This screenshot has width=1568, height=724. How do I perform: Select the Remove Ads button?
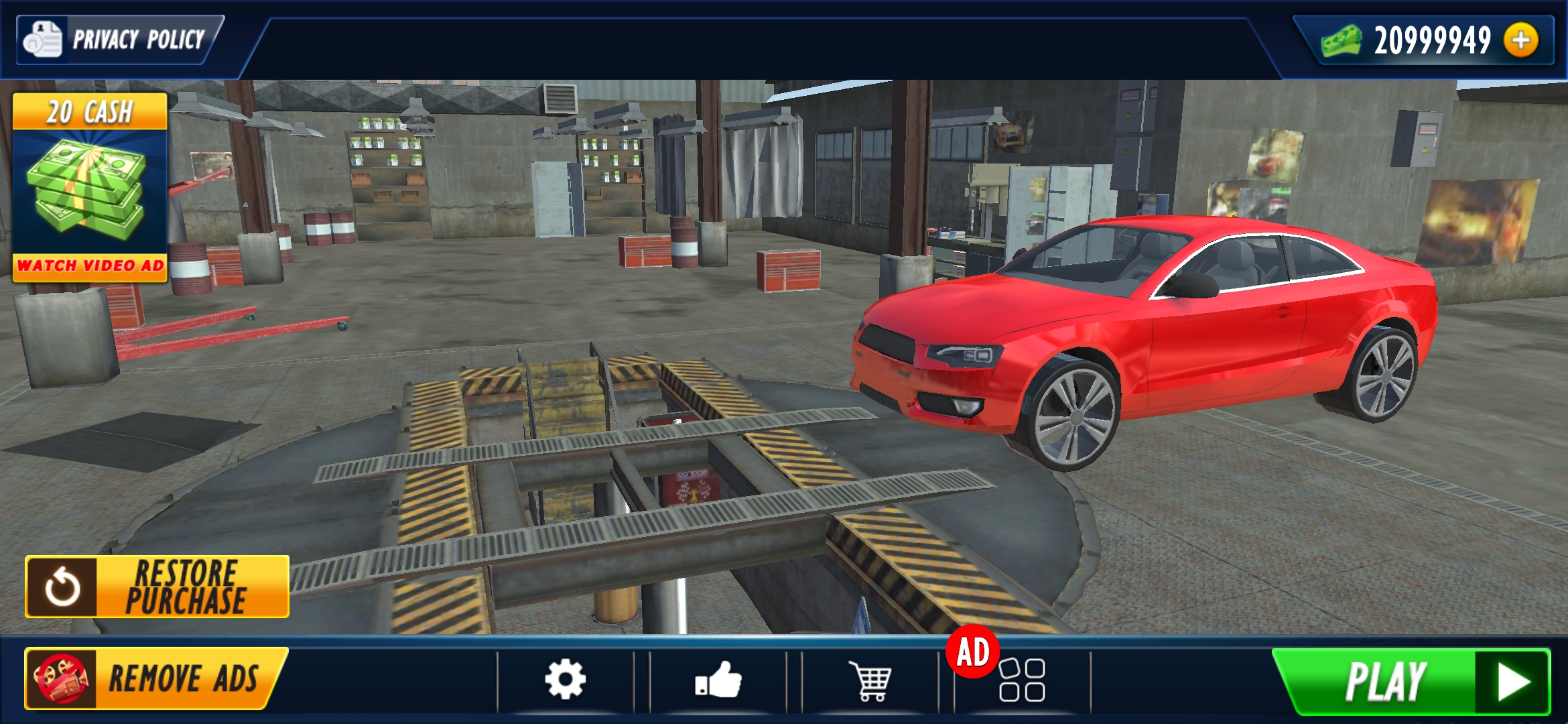154,678
